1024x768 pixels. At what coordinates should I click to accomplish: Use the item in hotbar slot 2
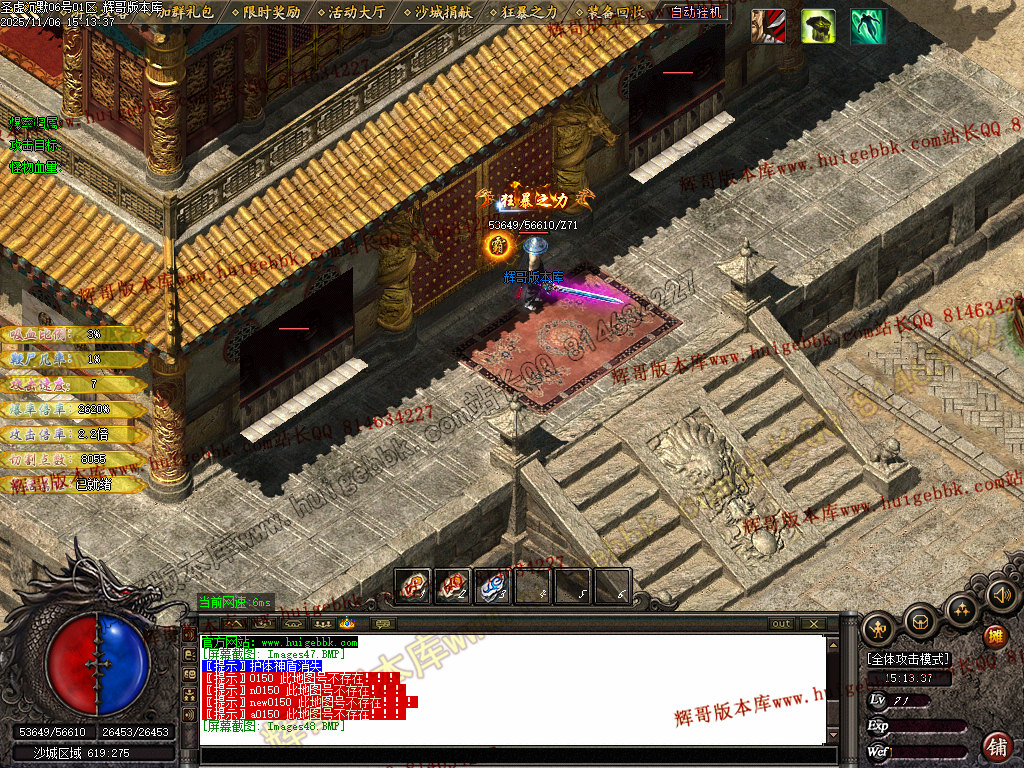pyautogui.click(x=453, y=586)
